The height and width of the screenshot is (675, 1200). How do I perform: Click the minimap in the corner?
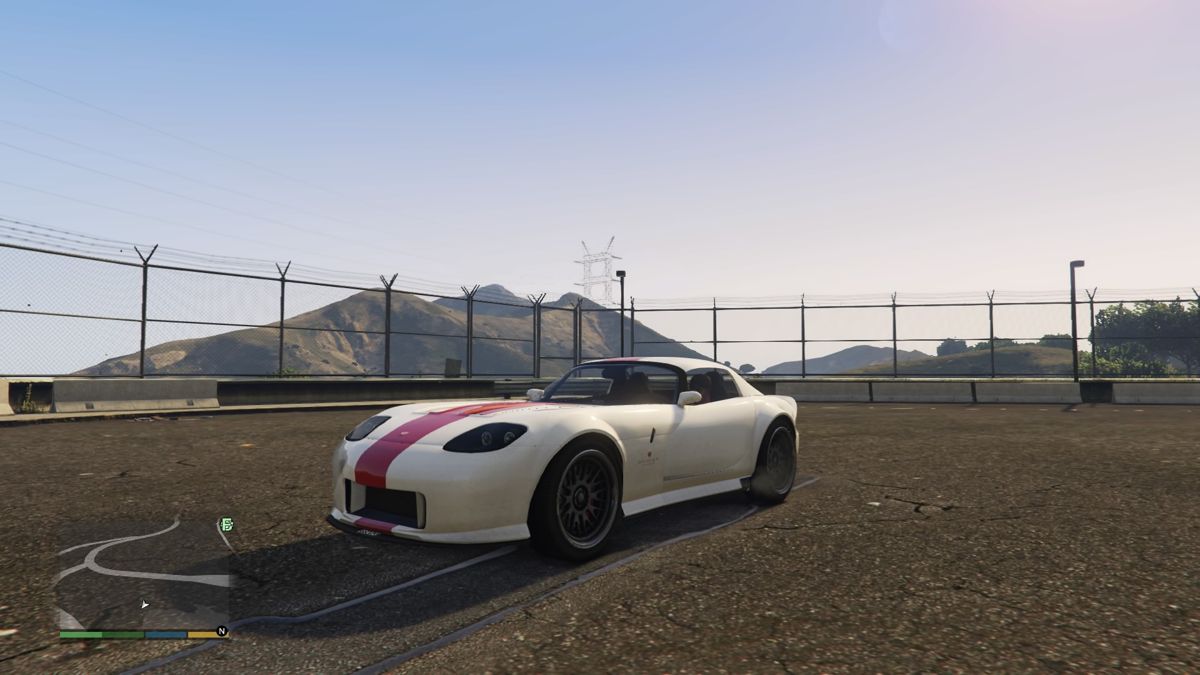click(143, 573)
